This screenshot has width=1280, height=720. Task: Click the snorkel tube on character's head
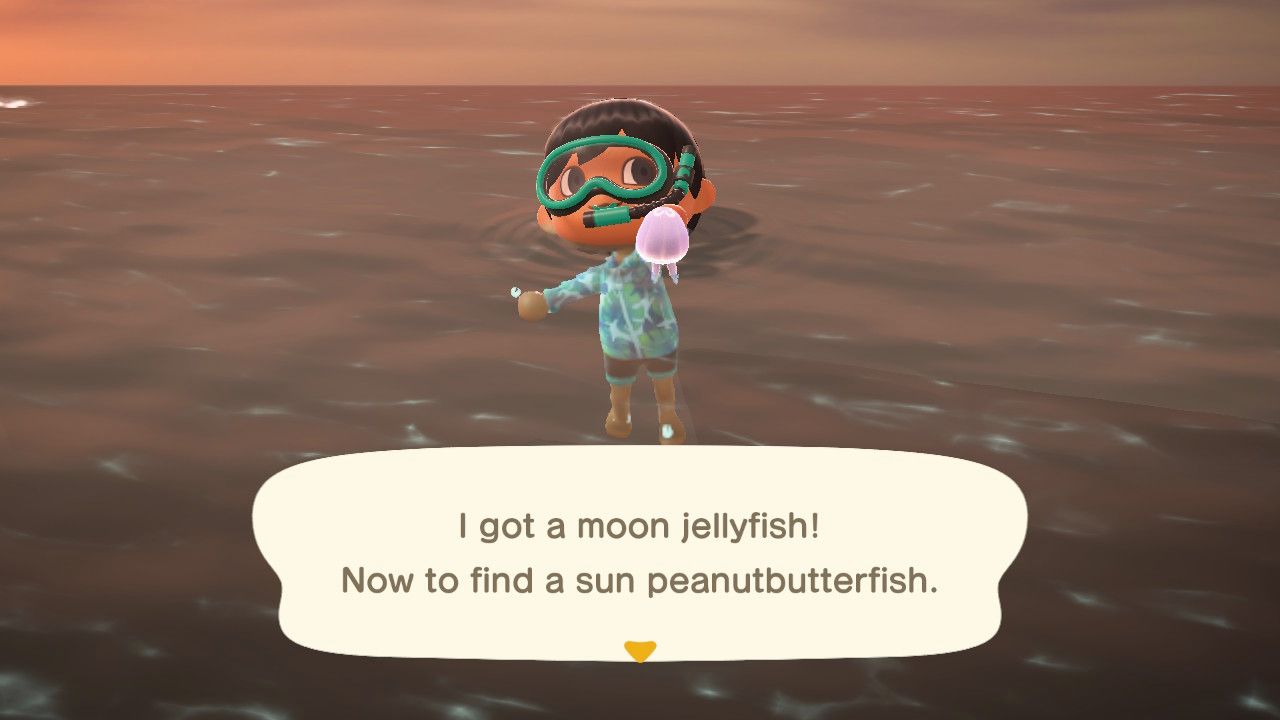688,170
